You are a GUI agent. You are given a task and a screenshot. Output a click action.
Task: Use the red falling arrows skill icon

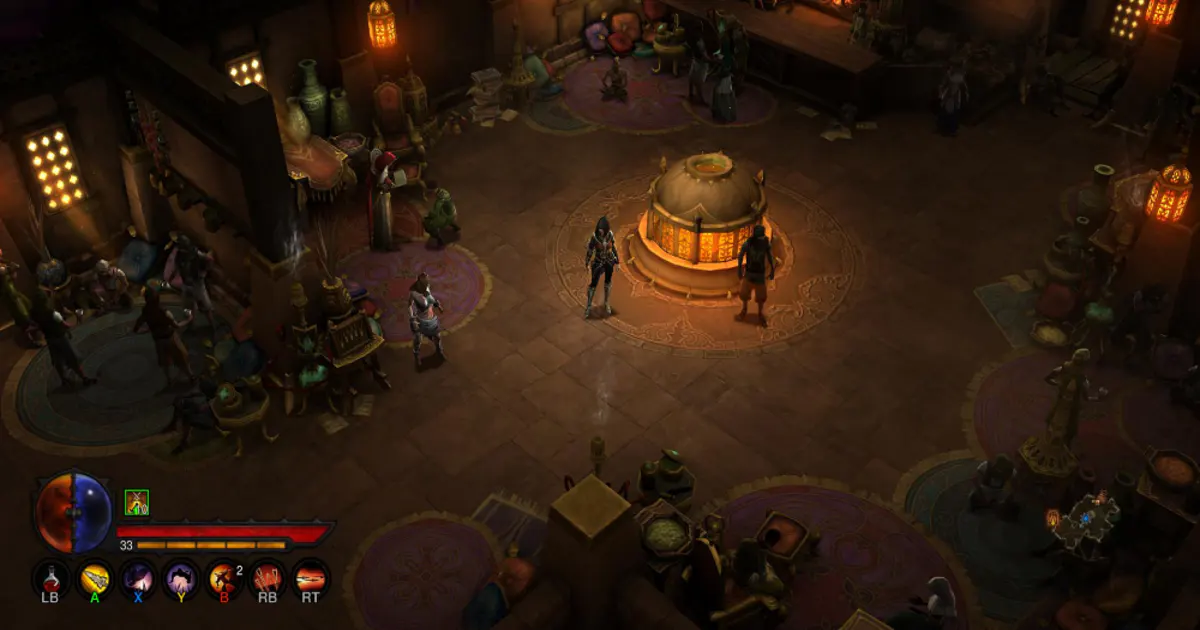[x=267, y=578]
